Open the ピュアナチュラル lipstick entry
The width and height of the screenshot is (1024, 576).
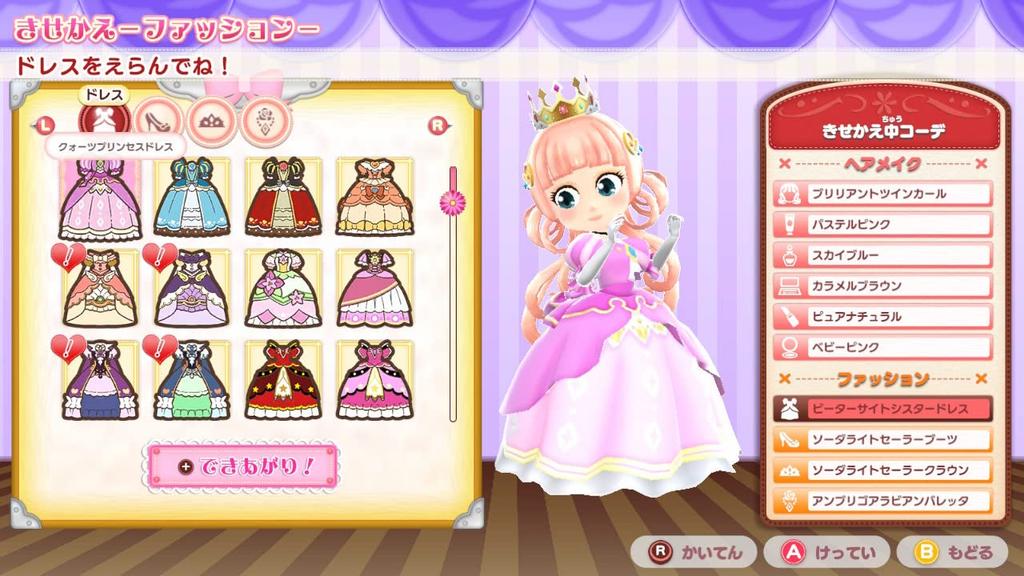(882, 317)
